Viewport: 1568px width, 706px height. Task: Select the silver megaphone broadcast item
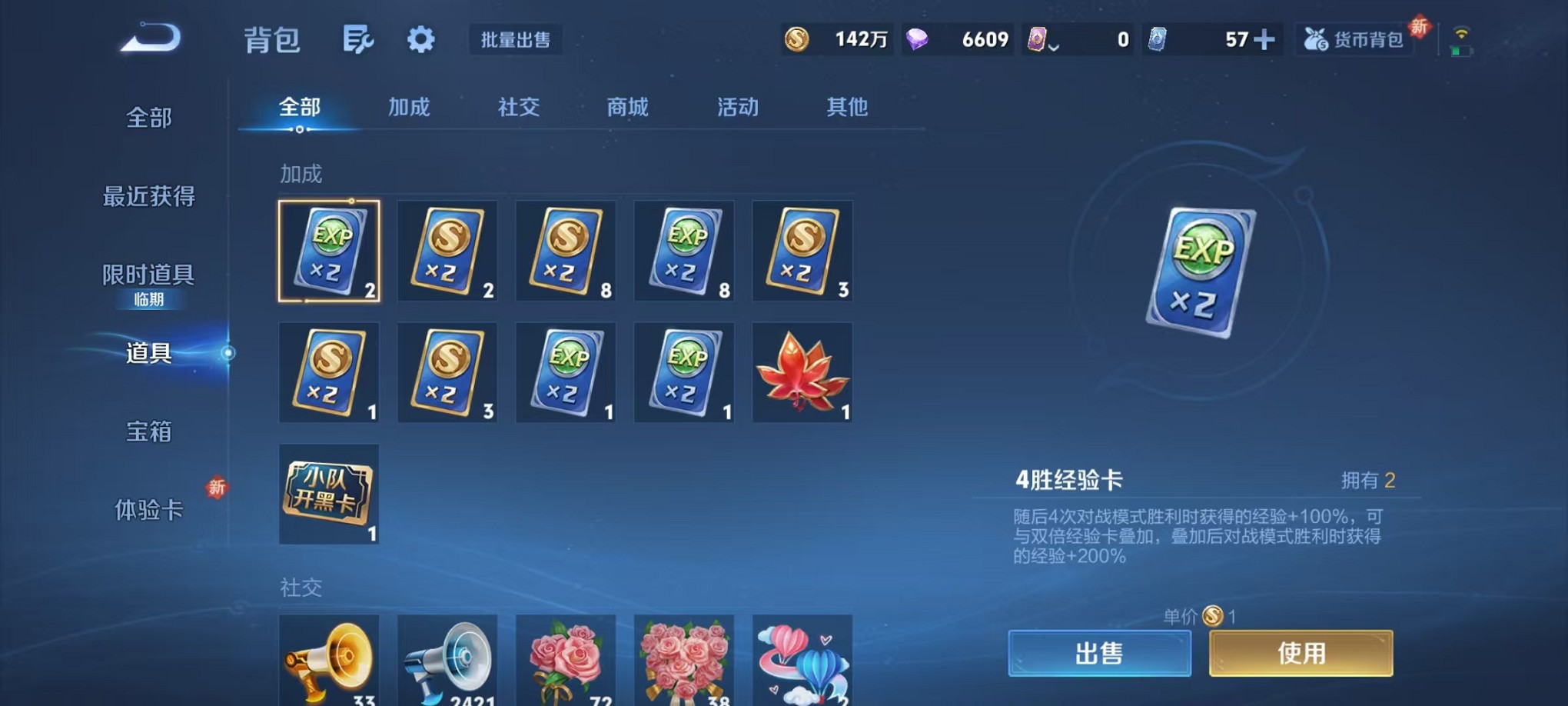(447, 661)
